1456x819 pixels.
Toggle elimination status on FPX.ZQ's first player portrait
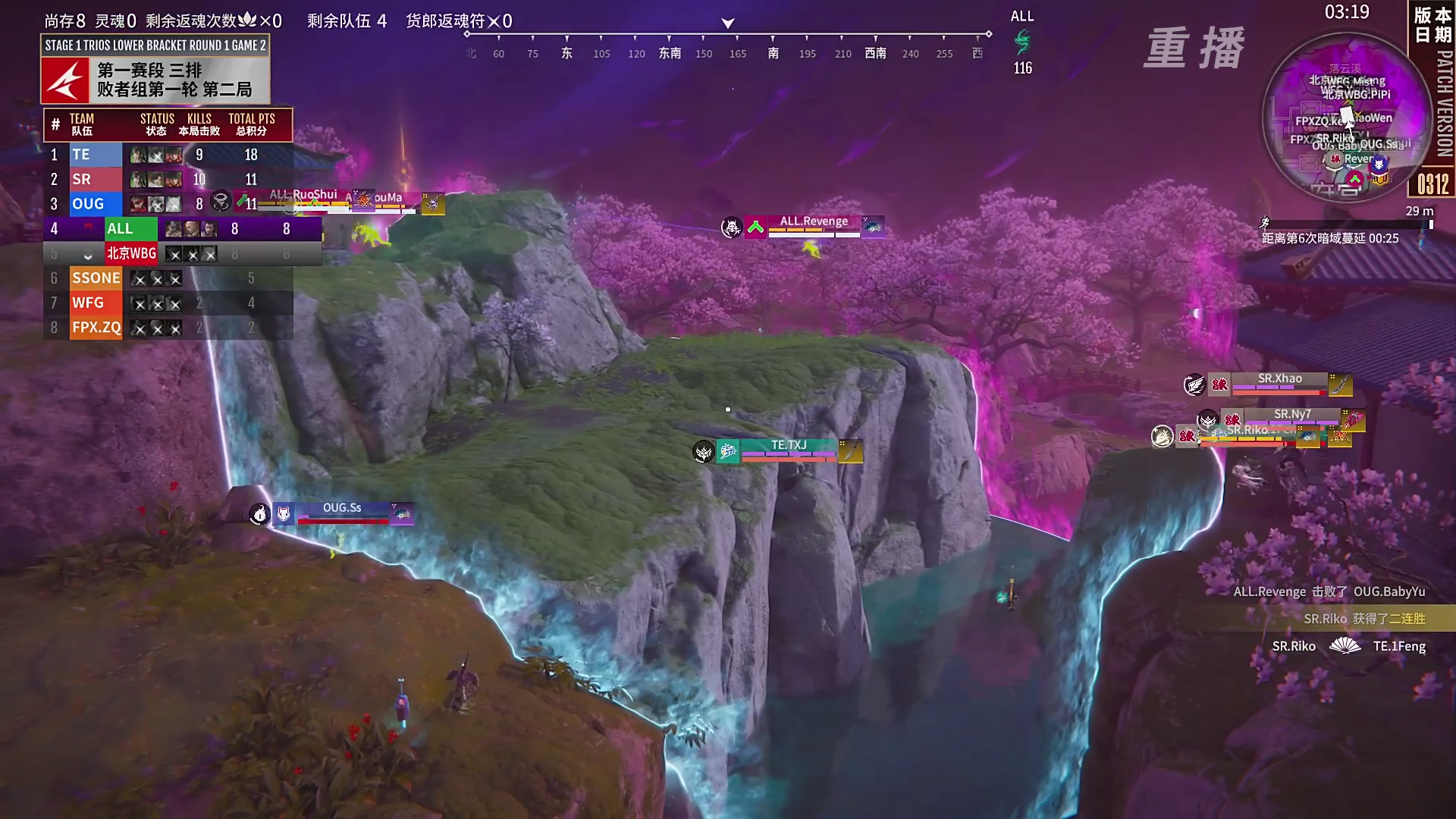(140, 328)
